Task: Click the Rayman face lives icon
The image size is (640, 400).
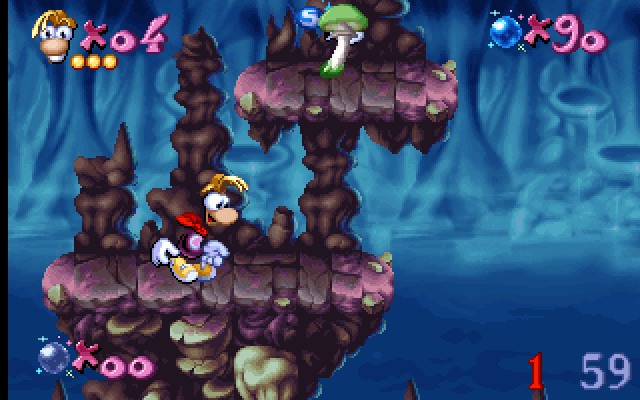Action: (55, 34)
